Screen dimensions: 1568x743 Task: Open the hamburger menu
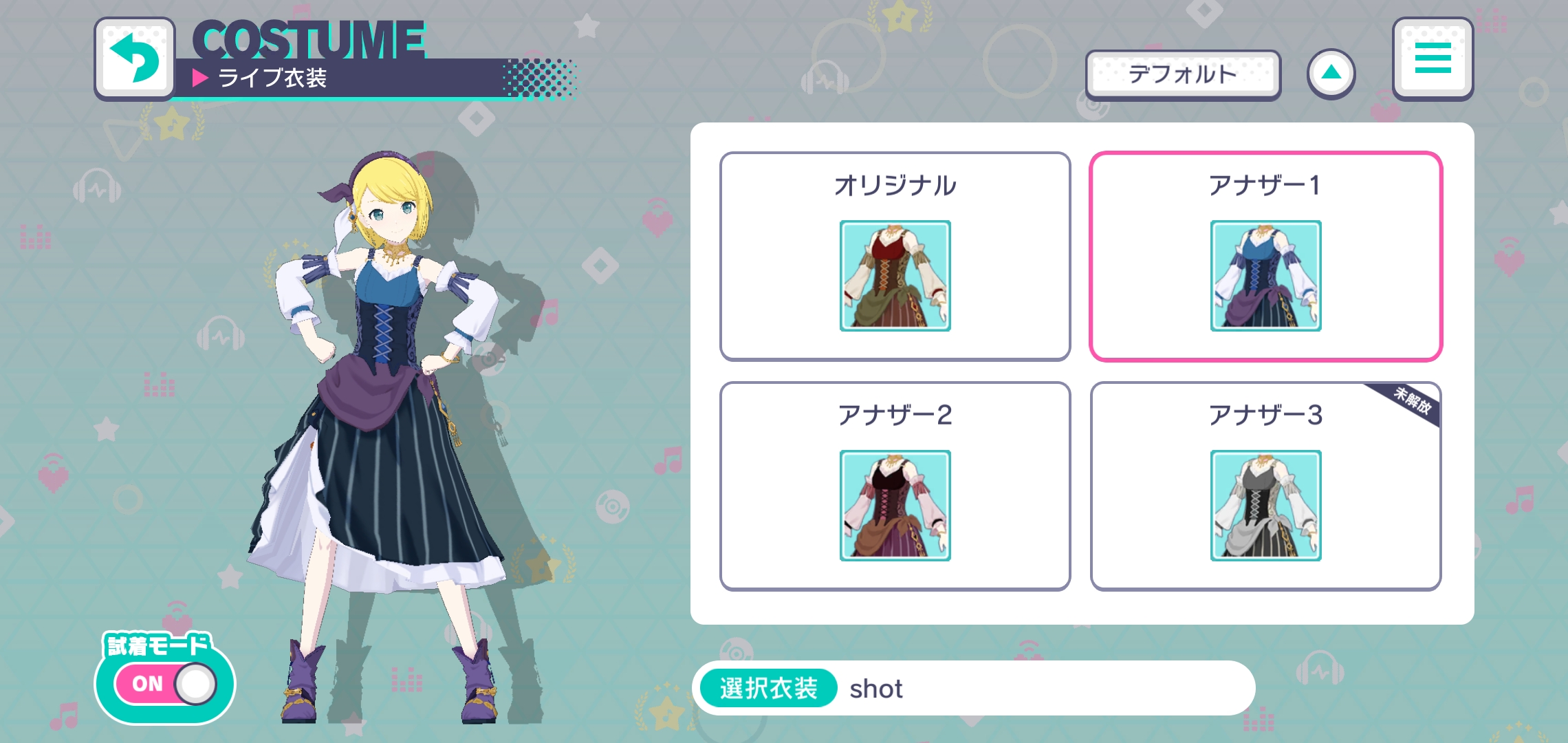1433,59
